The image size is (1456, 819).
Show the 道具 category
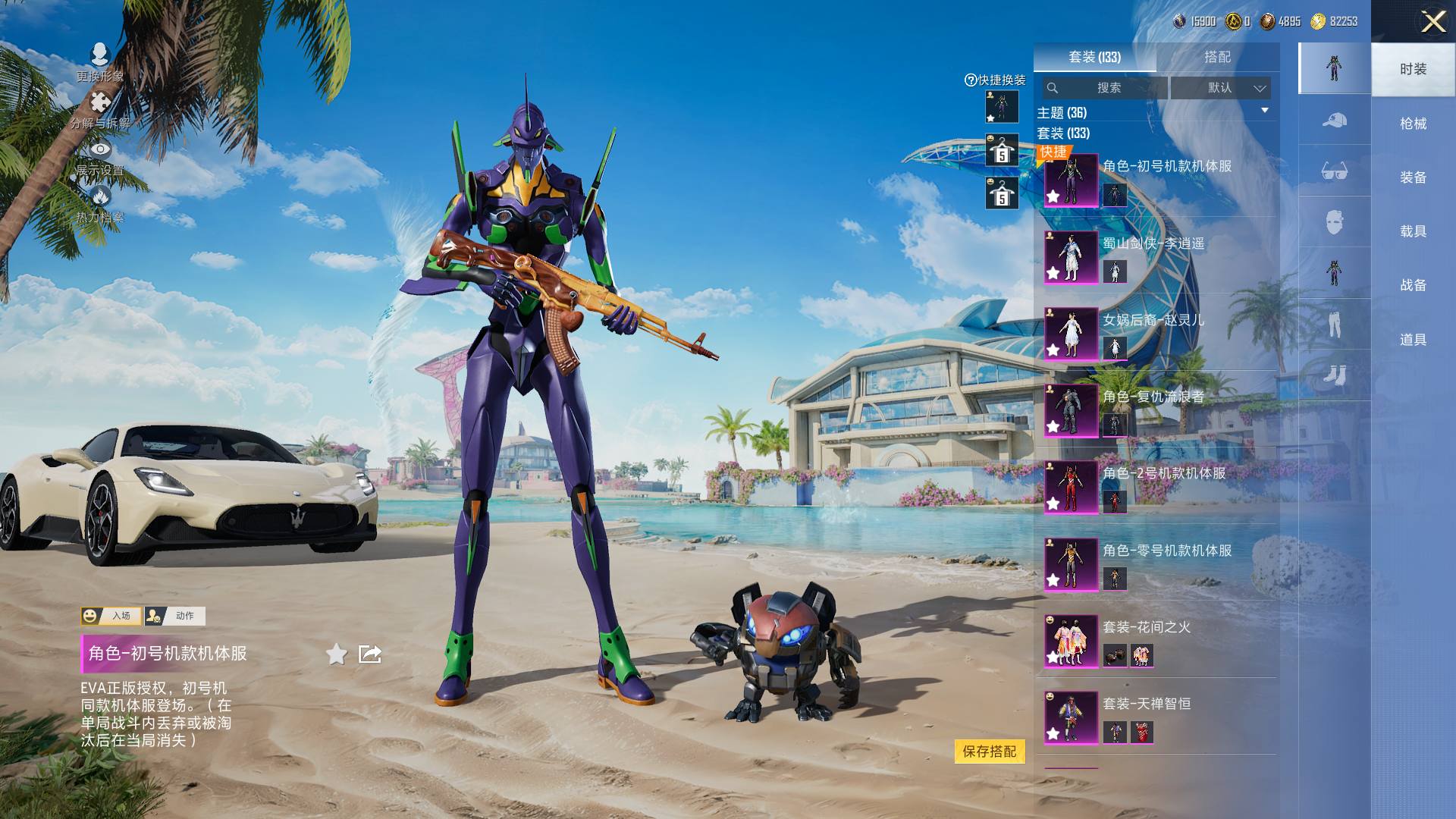(x=1413, y=340)
